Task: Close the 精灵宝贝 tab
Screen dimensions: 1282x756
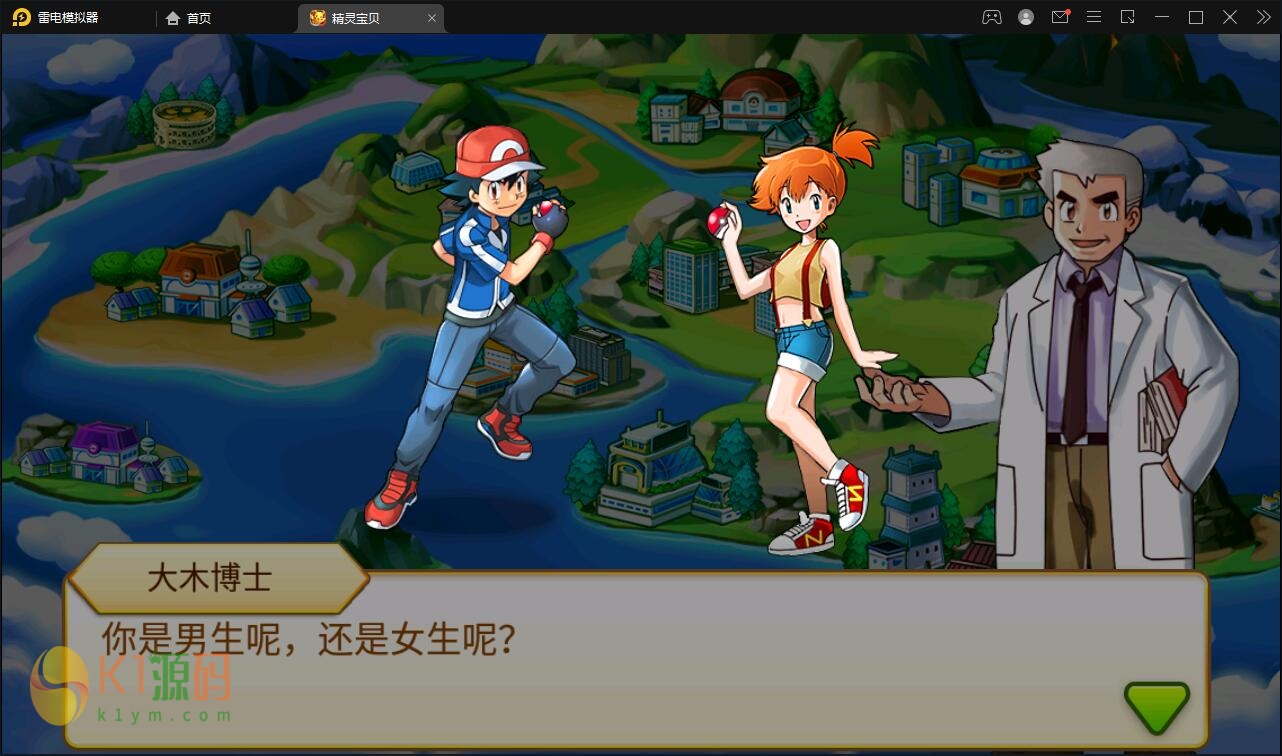Action: pos(432,17)
